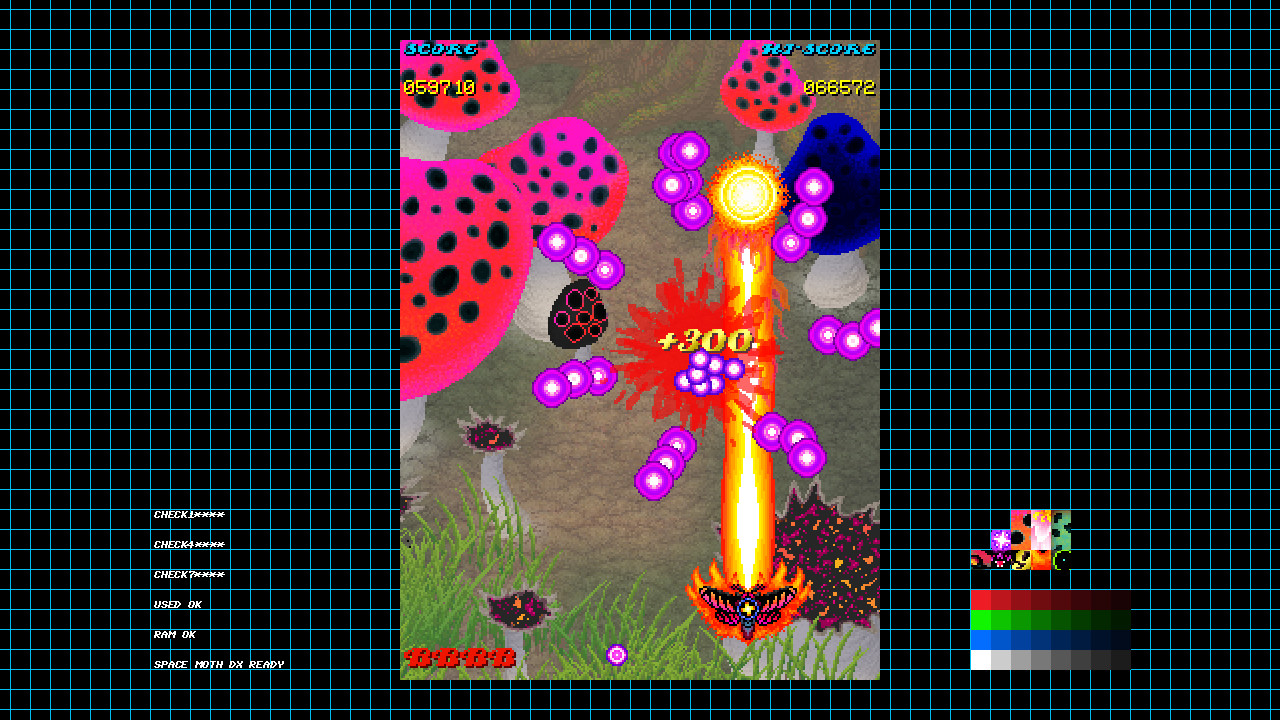Select the white swatch in the grayscale row
The image size is (1280, 720).
(980, 660)
